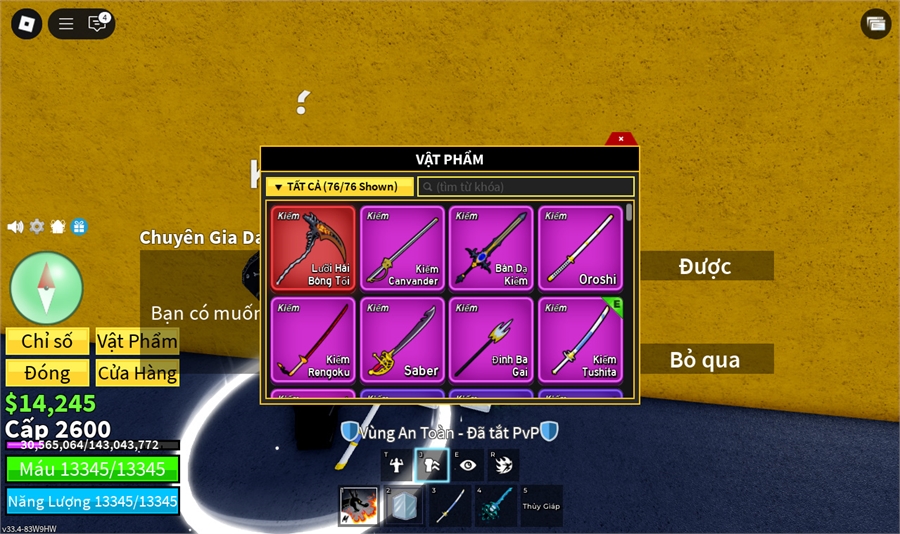Open the Tất Cả filter dropdown
Viewport: 900px width, 534px height.
339,187
